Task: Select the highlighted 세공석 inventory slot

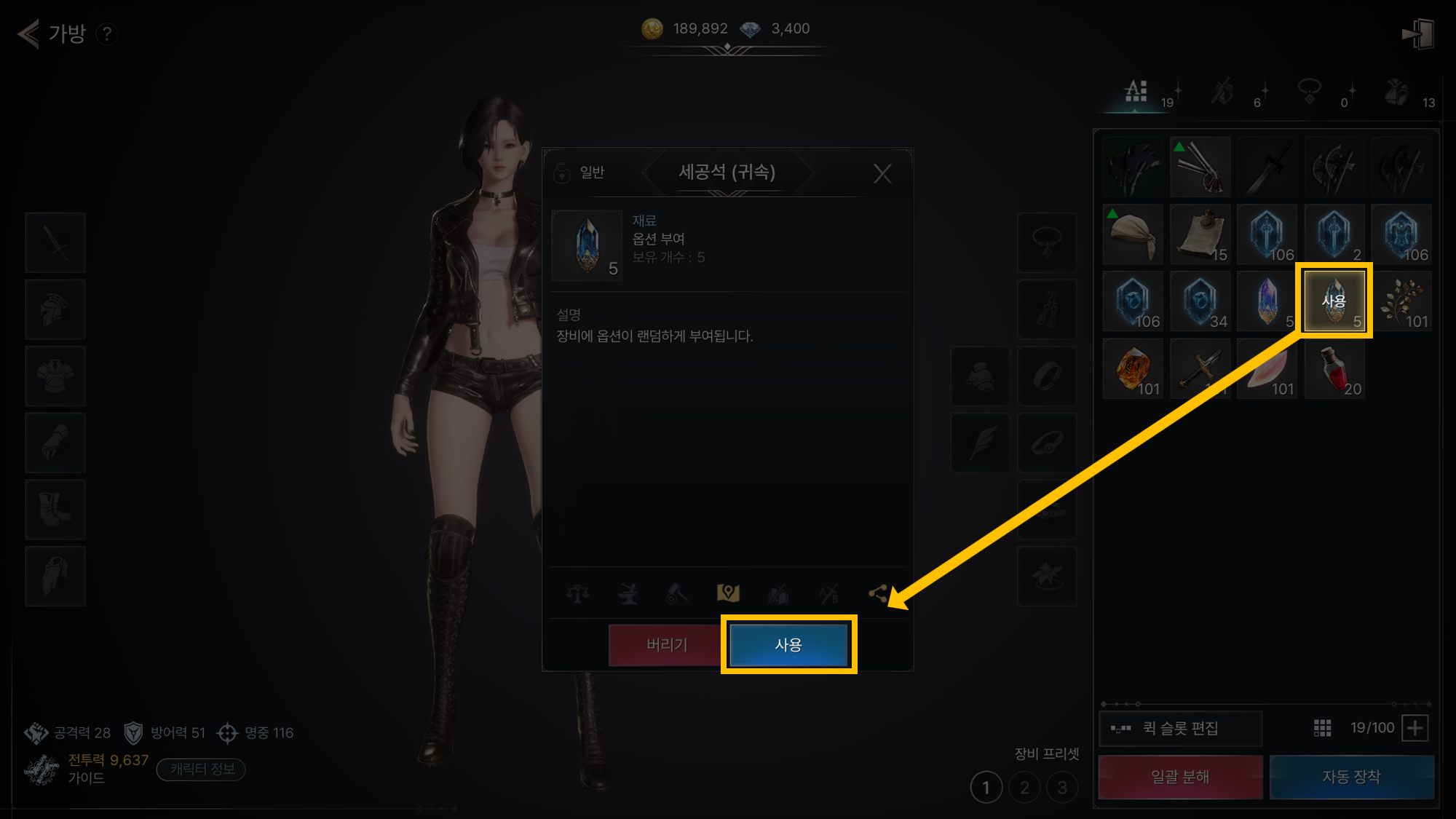Action: coord(1334,301)
